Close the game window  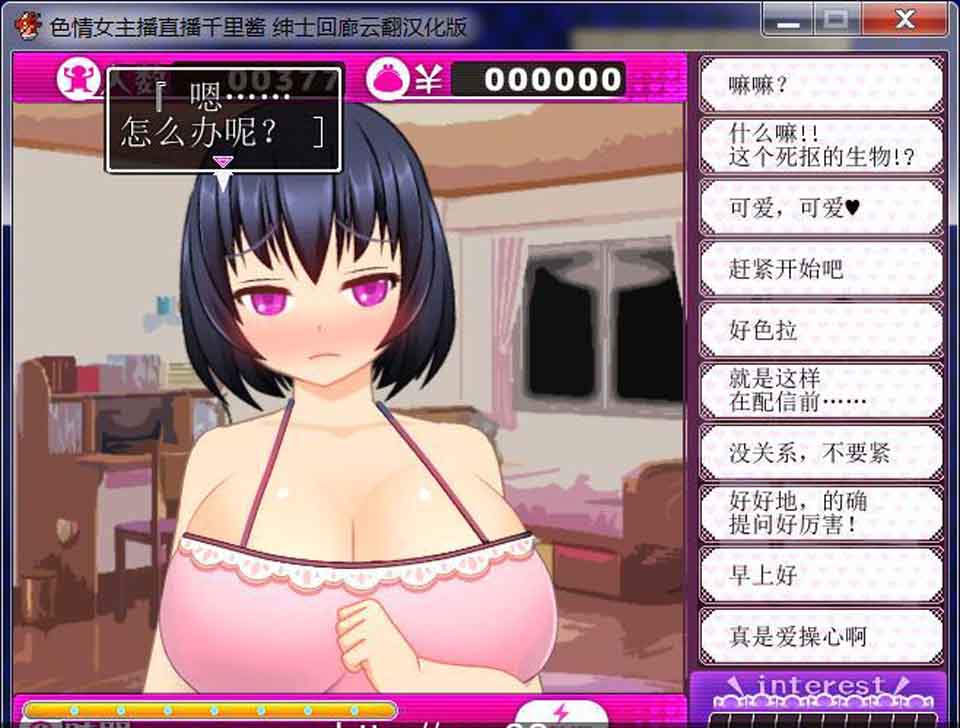point(905,19)
